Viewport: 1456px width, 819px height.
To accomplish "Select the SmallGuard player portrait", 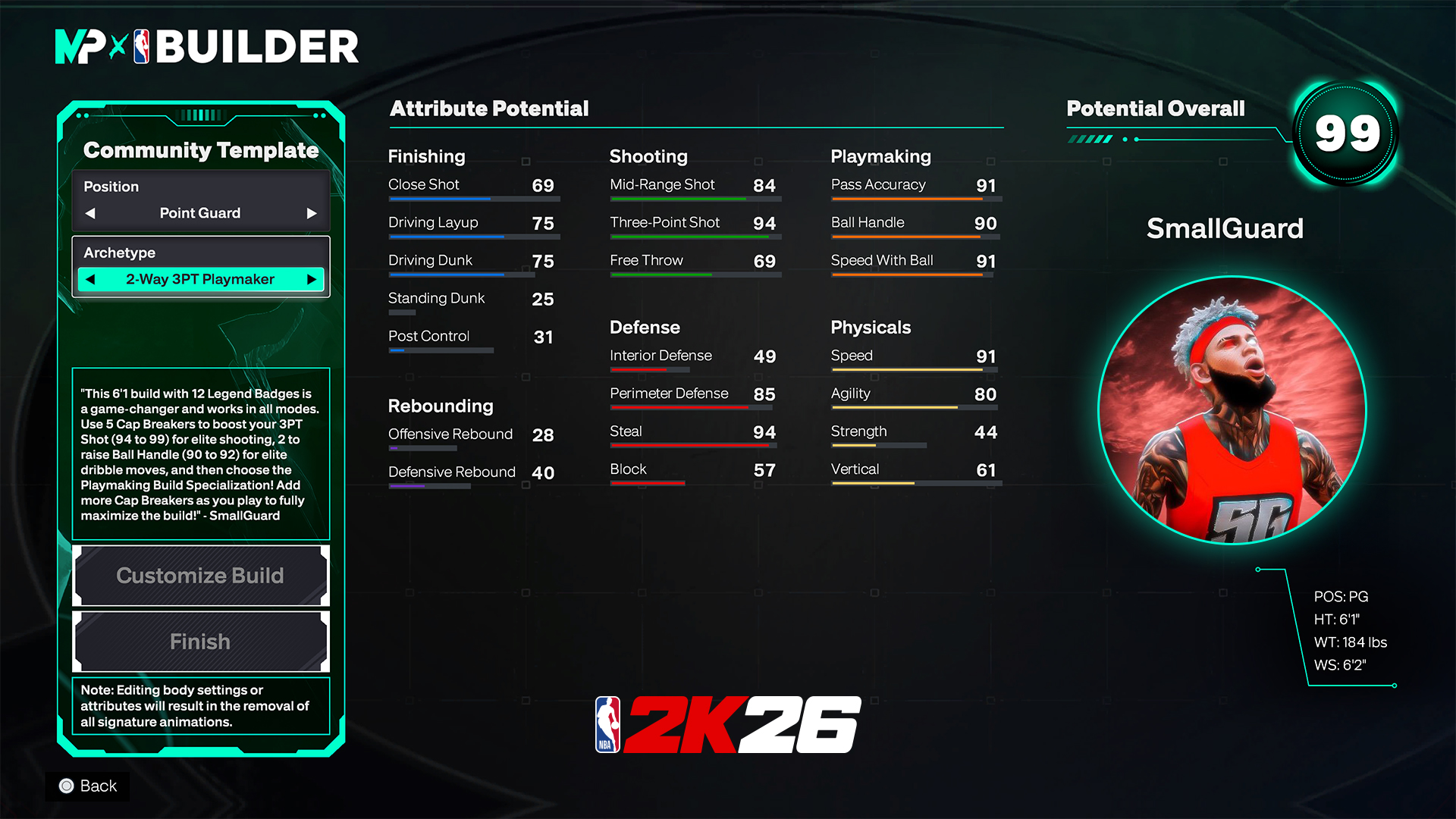I will click(1232, 410).
